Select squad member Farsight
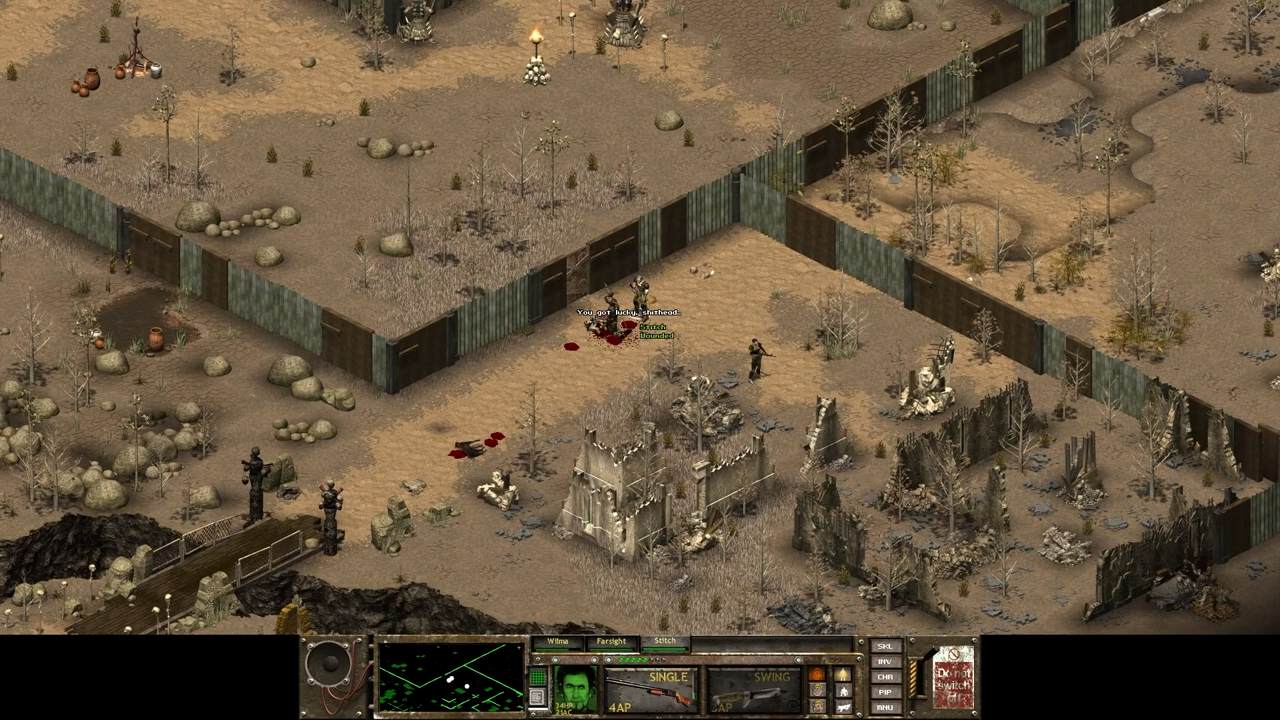This screenshot has width=1280, height=720. [x=611, y=642]
